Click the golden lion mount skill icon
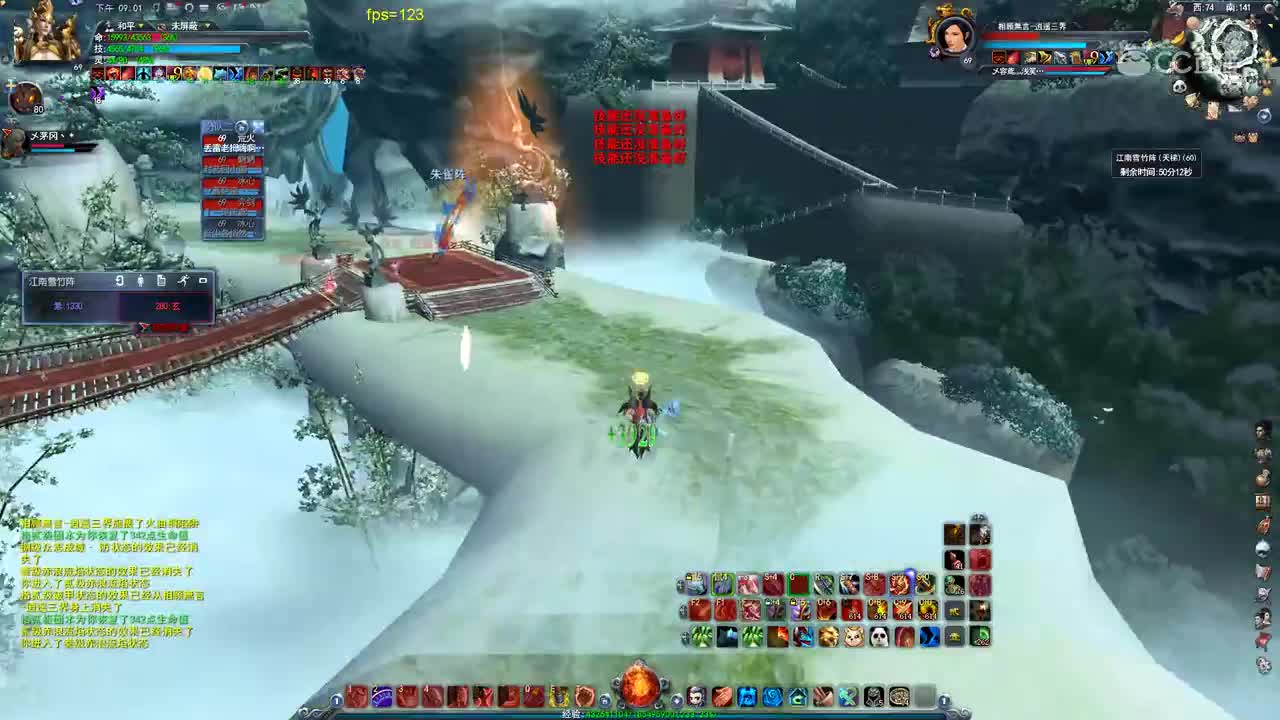Screen dimensions: 1280x720 830,635
